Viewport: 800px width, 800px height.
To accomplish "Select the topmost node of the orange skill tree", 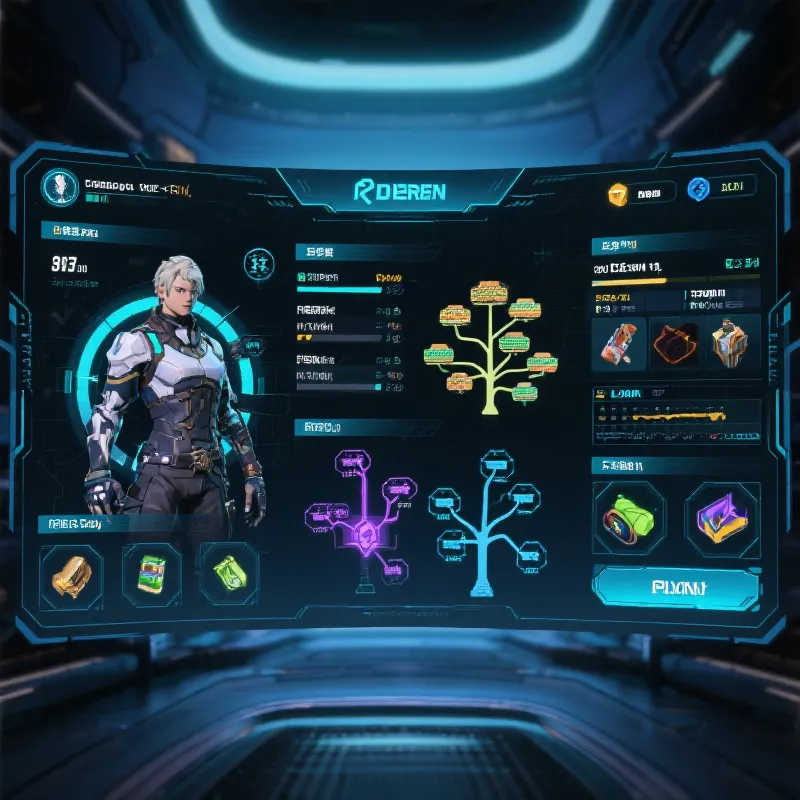I will [489, 292].
